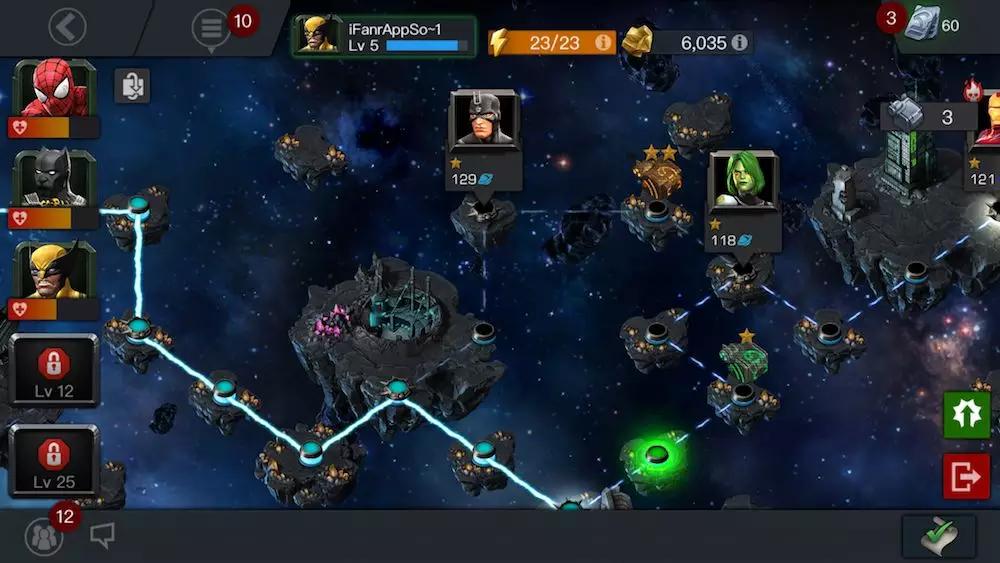Activate the green upward-arrows button

(x=966, y=415)
